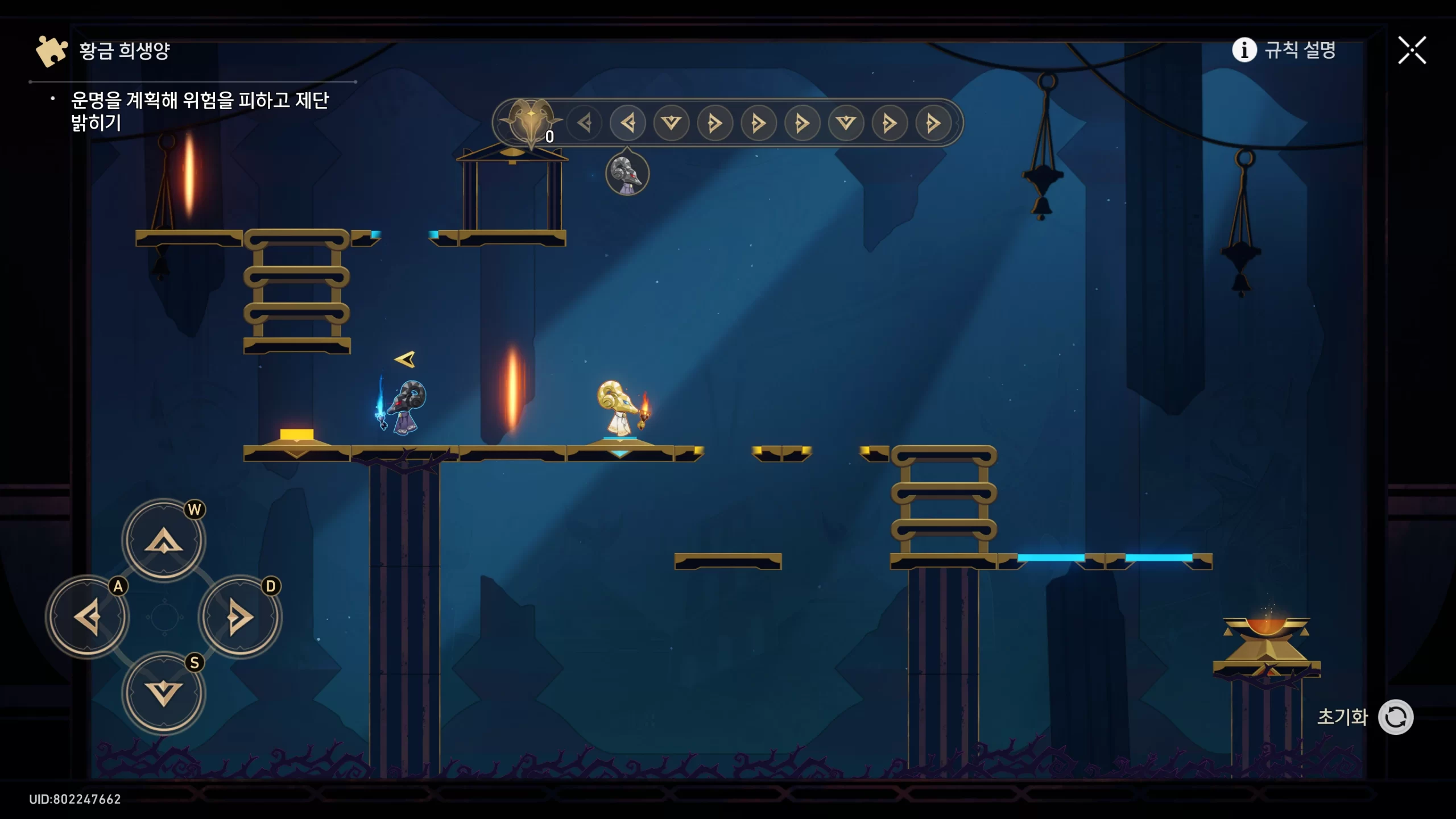Image resolution: width=1456 pixels, height=819 pixels.
Task: Move up using the W arrow button
Action: click(164, 540)
